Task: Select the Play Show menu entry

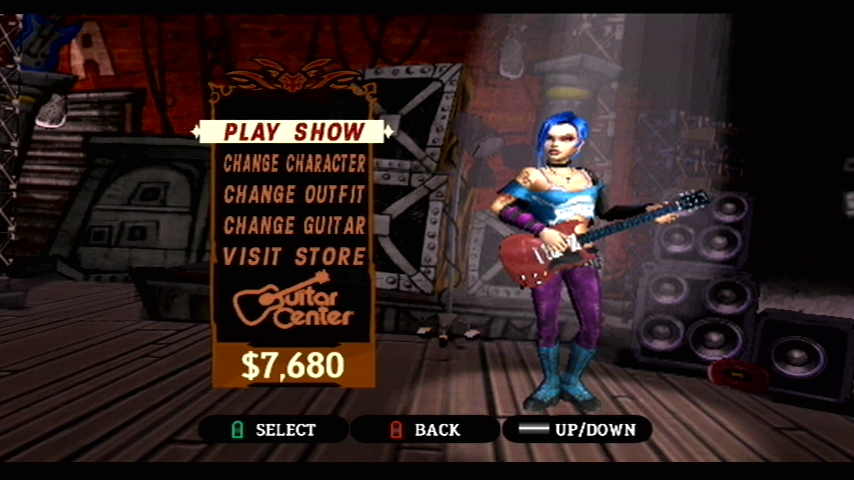Action: click(294, 132)
